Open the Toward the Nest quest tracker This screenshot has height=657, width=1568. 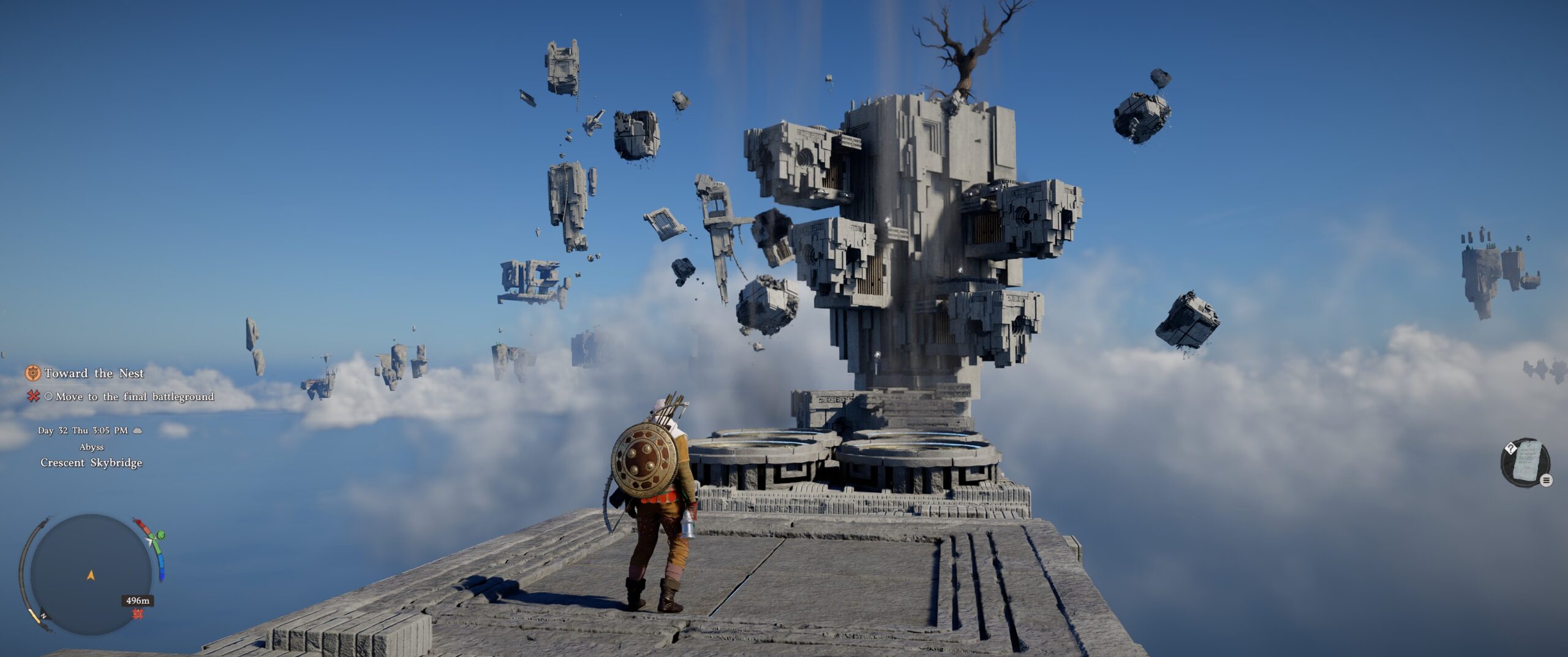(94, 373)
